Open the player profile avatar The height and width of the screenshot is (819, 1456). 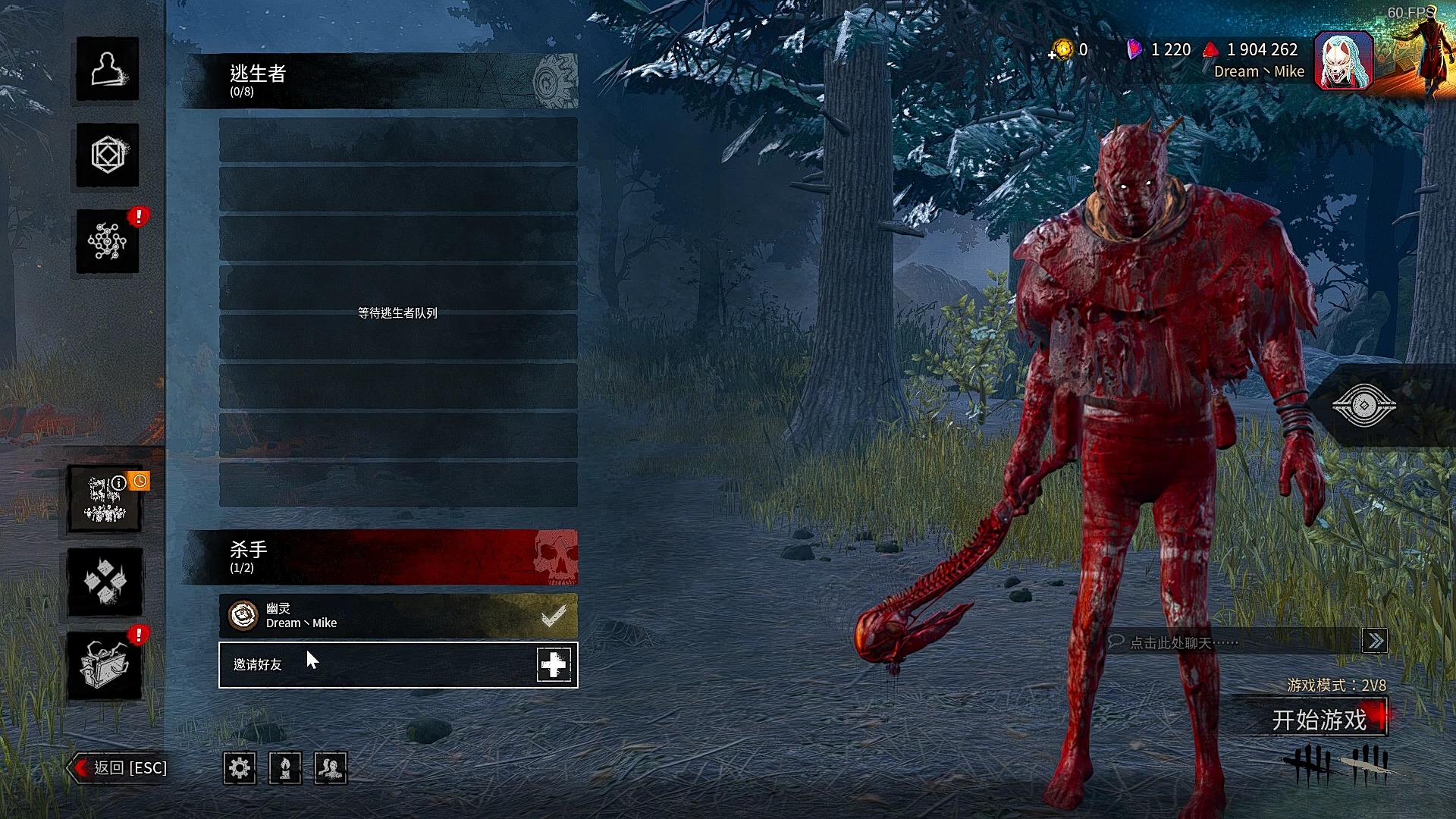[x=1343, y=61]
